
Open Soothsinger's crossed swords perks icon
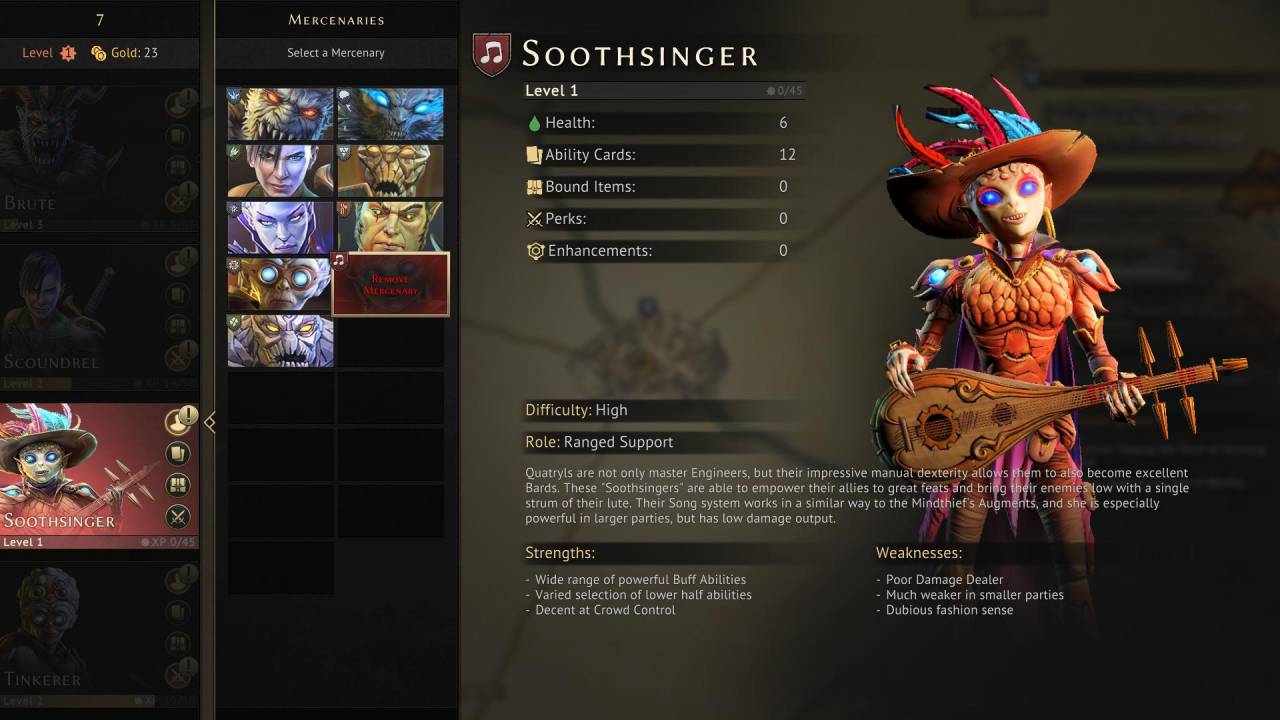[178, 516]
